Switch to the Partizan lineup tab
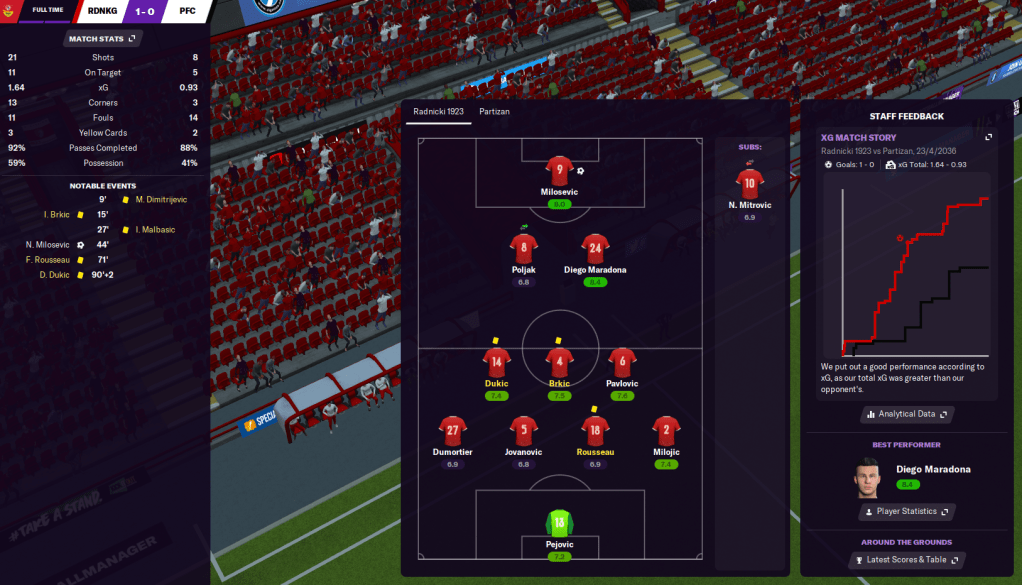The height and width of the screenshot is (585, 1022). (494, 111)
